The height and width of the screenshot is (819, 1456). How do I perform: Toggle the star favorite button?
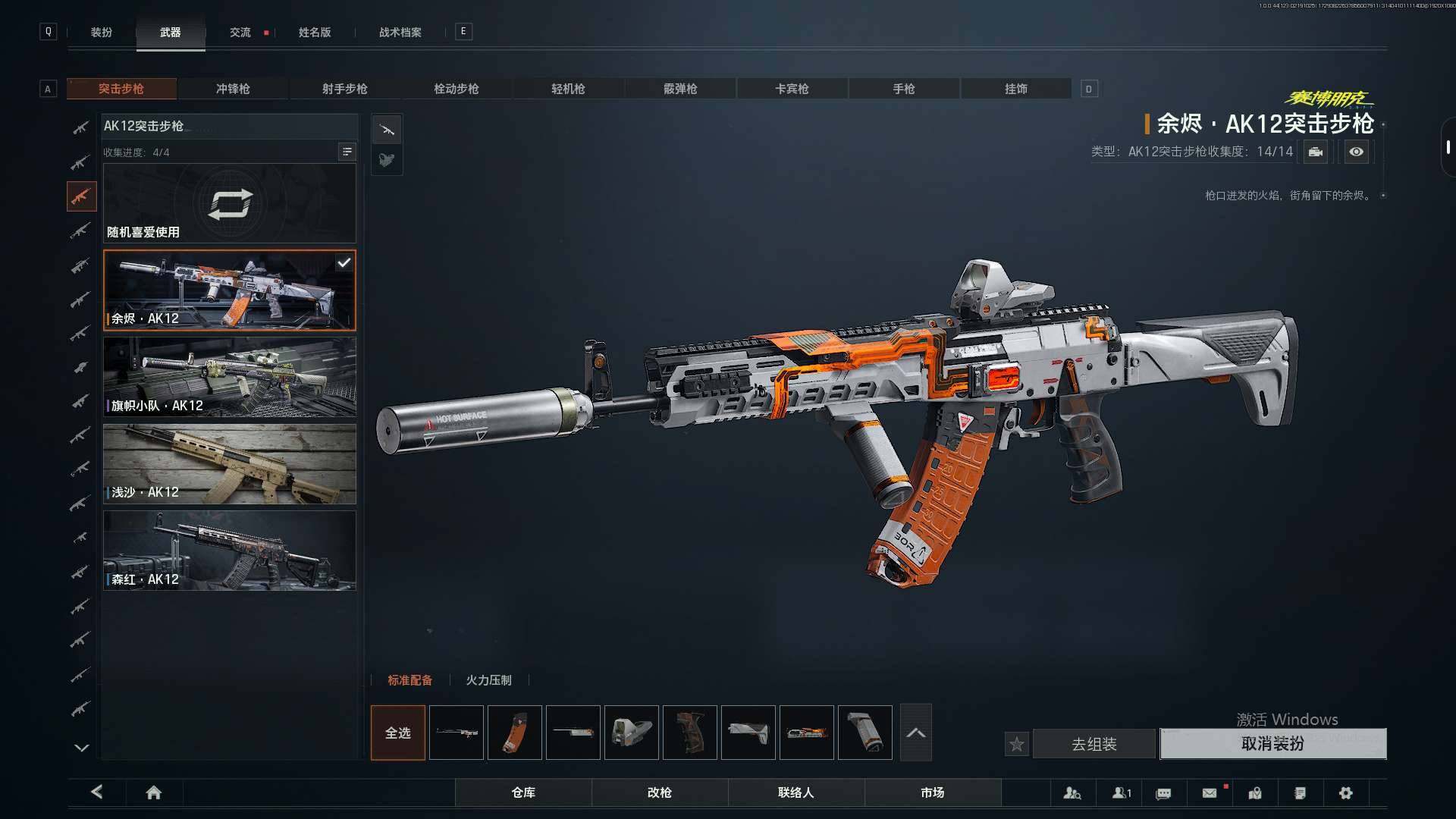1017,744
